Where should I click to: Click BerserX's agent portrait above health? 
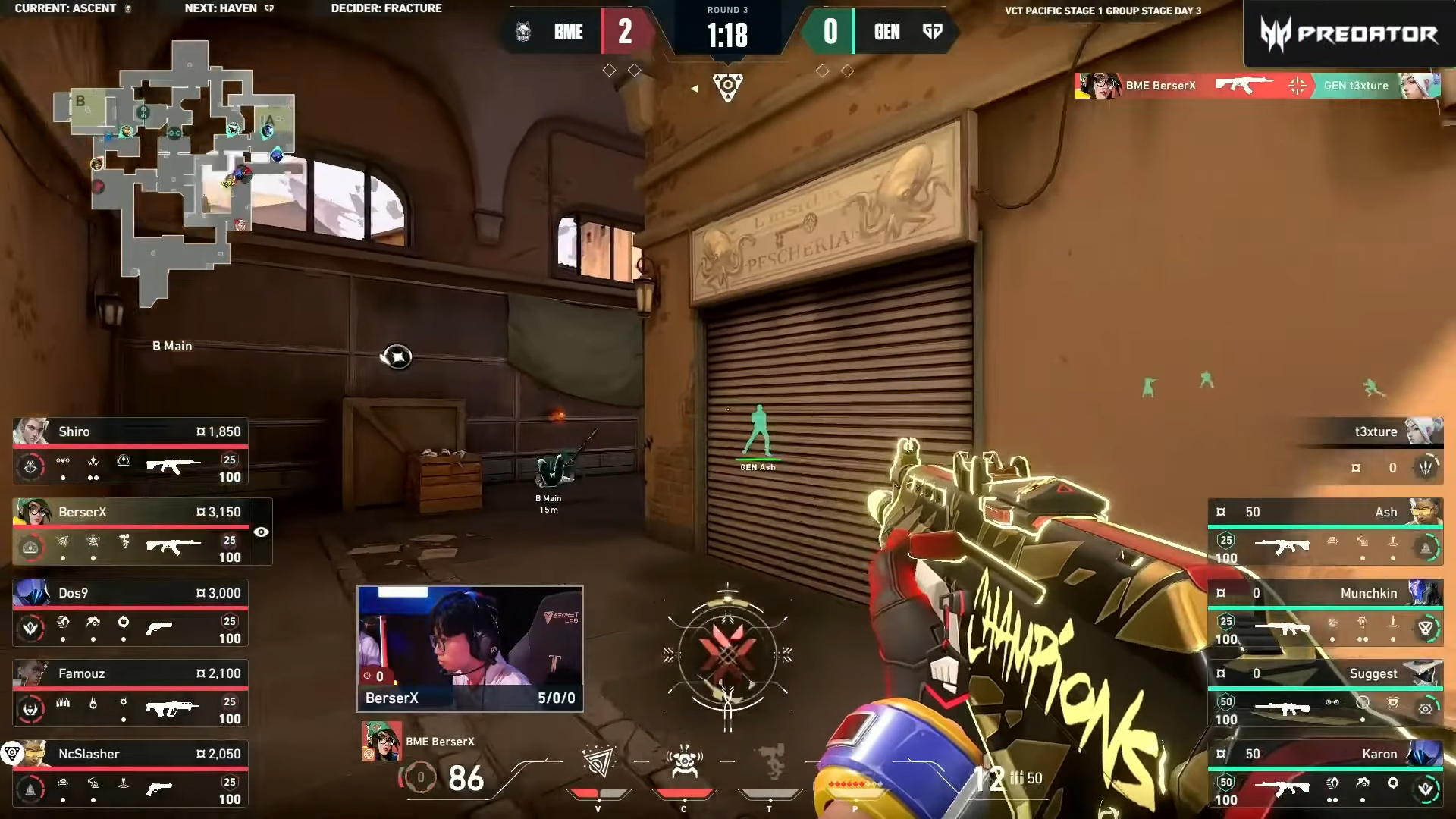pos(381,741)
